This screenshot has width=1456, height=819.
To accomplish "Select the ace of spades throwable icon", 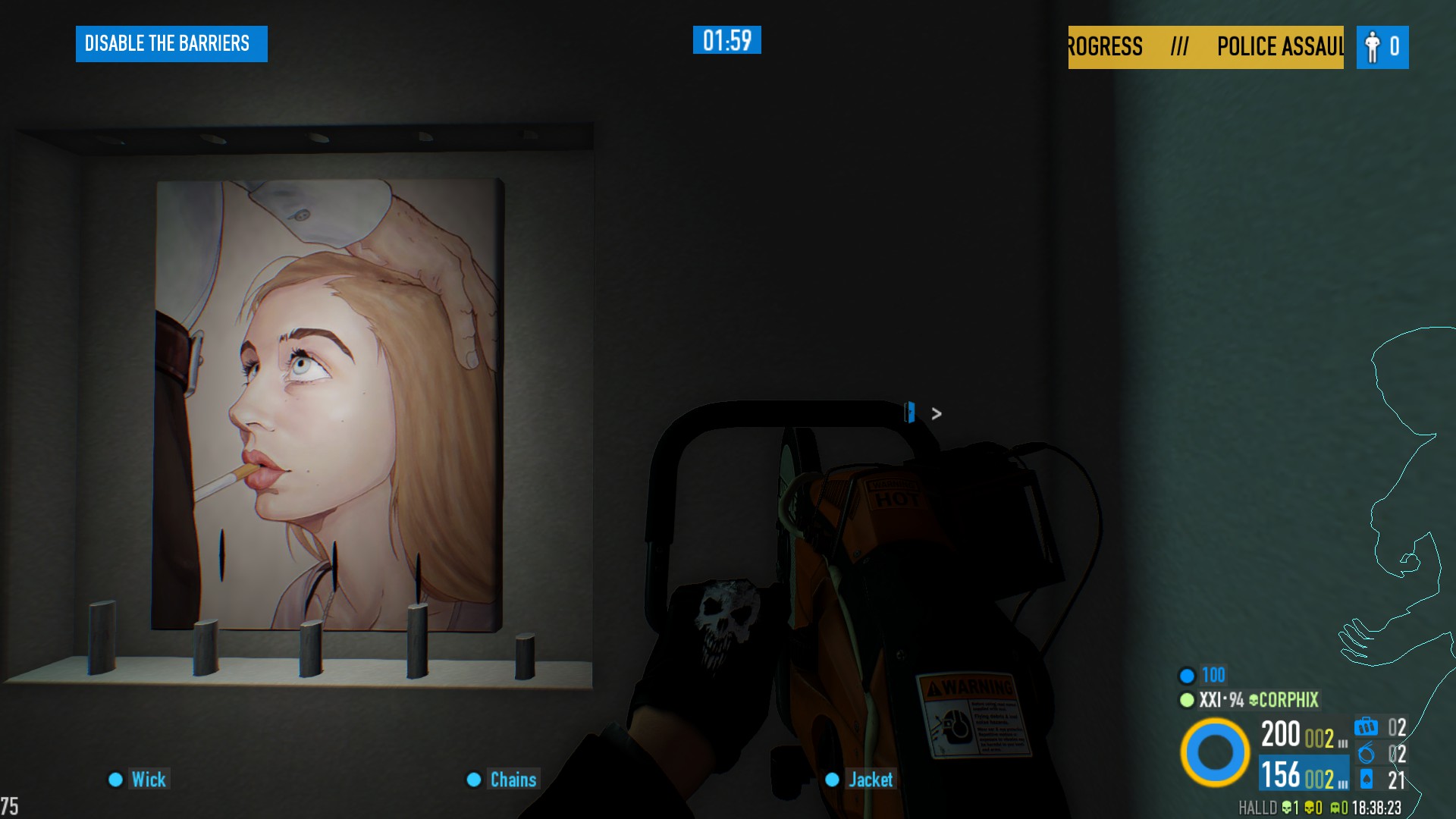I will coord(1367,780).
